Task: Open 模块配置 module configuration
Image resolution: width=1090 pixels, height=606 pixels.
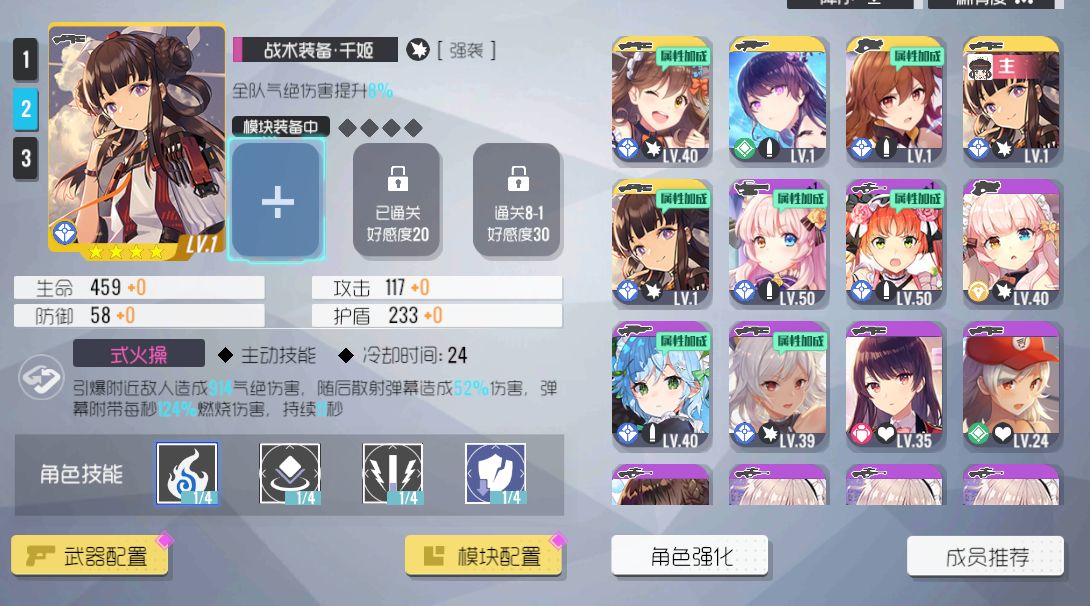Action: 484,556
